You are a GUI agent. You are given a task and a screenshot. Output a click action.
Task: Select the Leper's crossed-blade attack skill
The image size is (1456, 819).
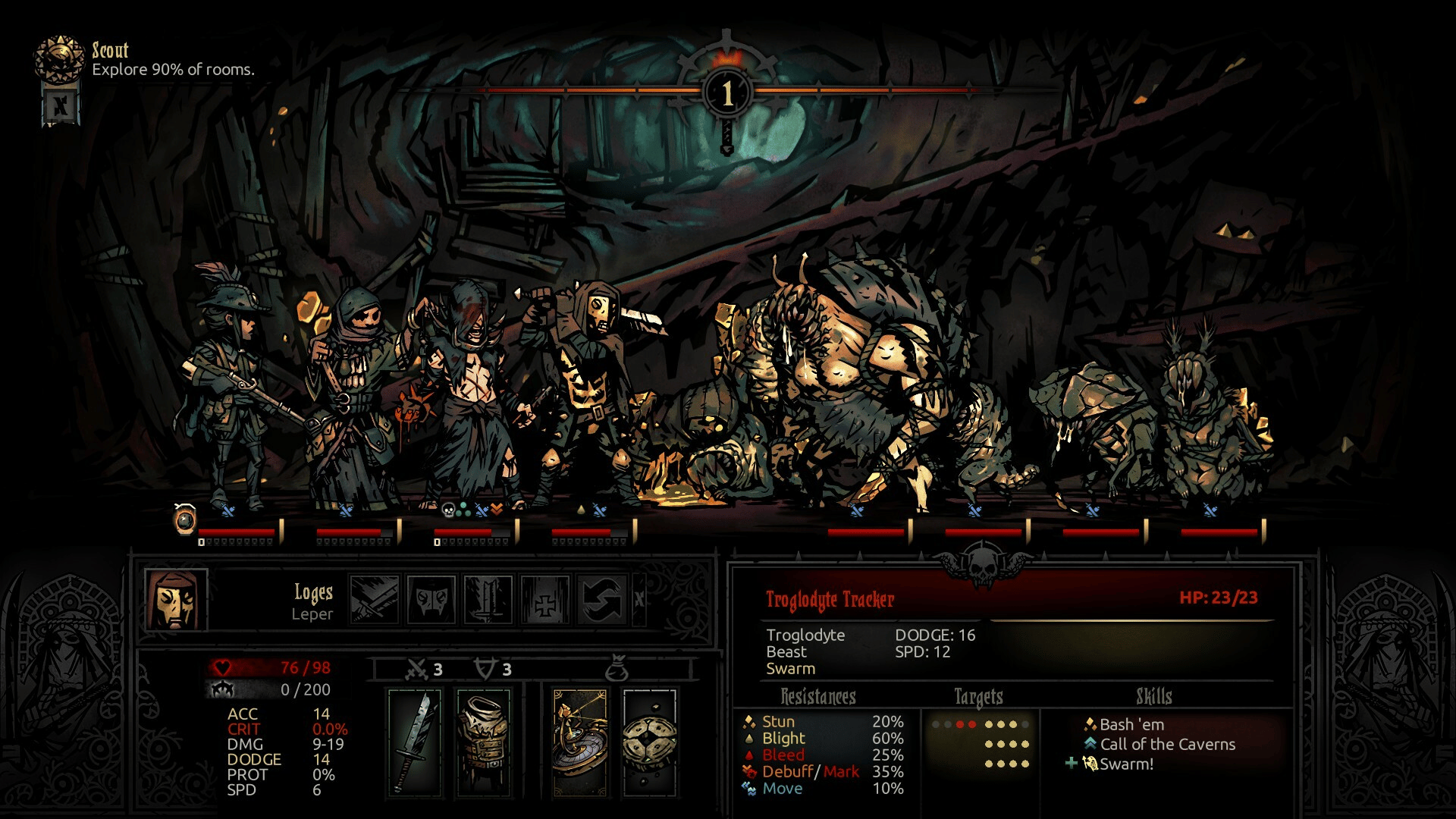point(375,600)
